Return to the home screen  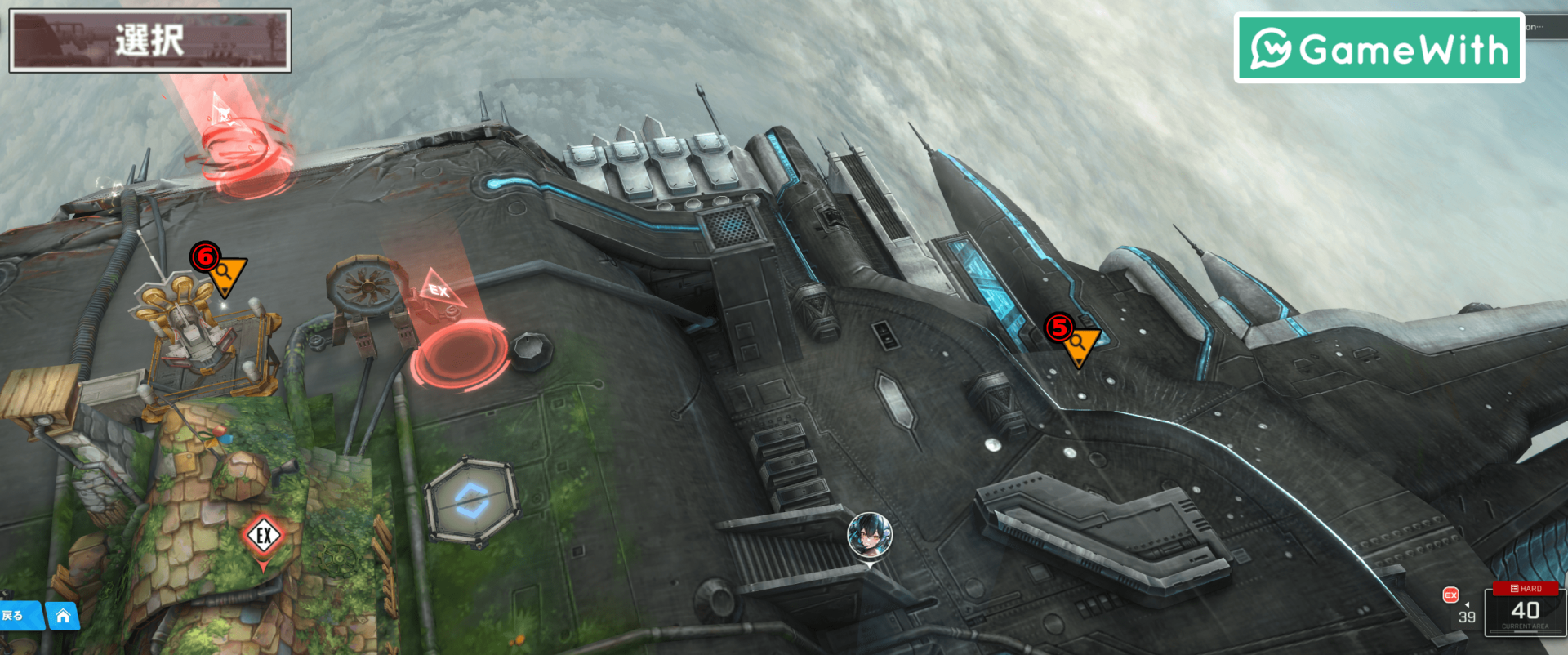tap(63, 616)
